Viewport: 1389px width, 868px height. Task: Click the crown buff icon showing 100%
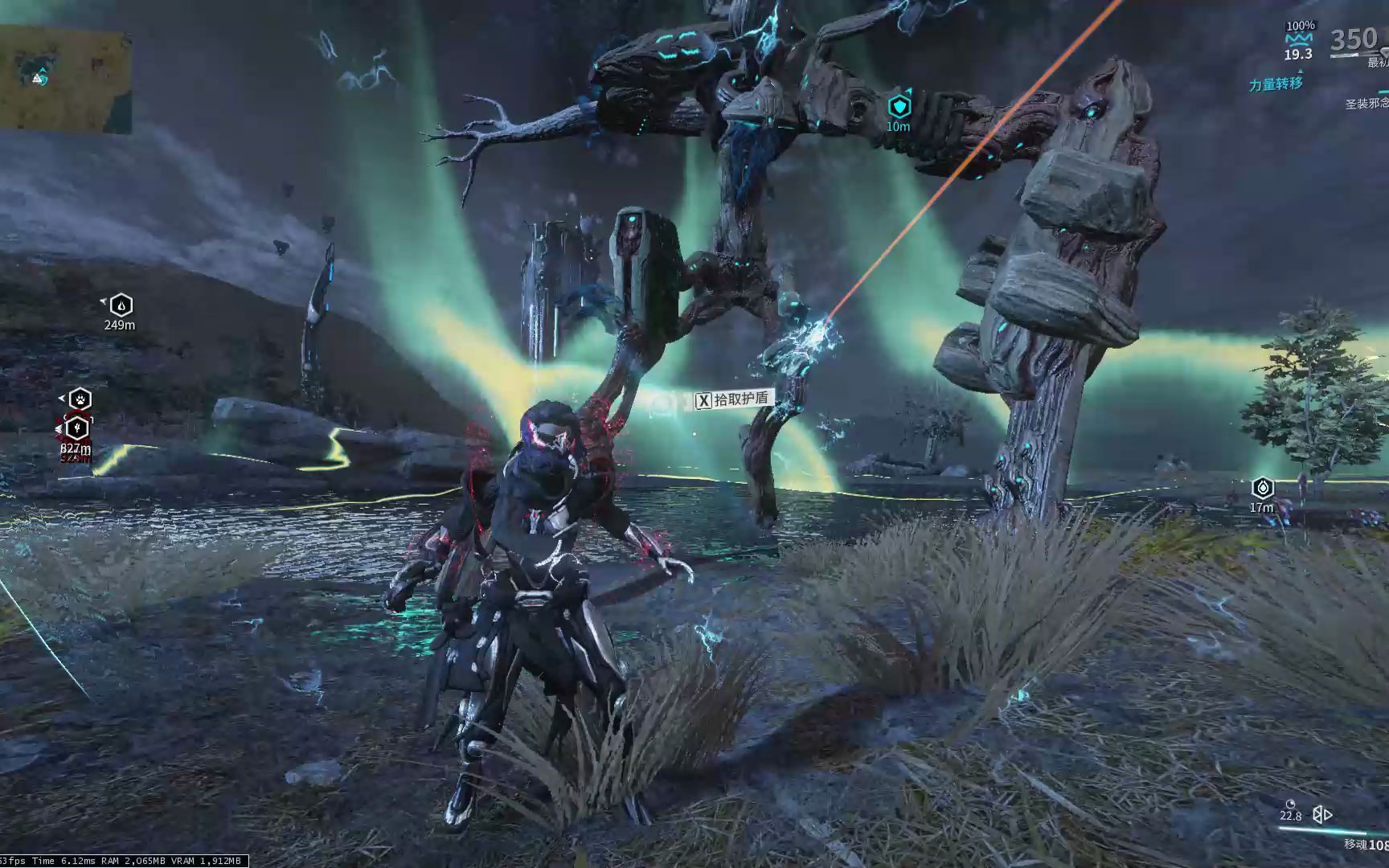[1299, 39]
